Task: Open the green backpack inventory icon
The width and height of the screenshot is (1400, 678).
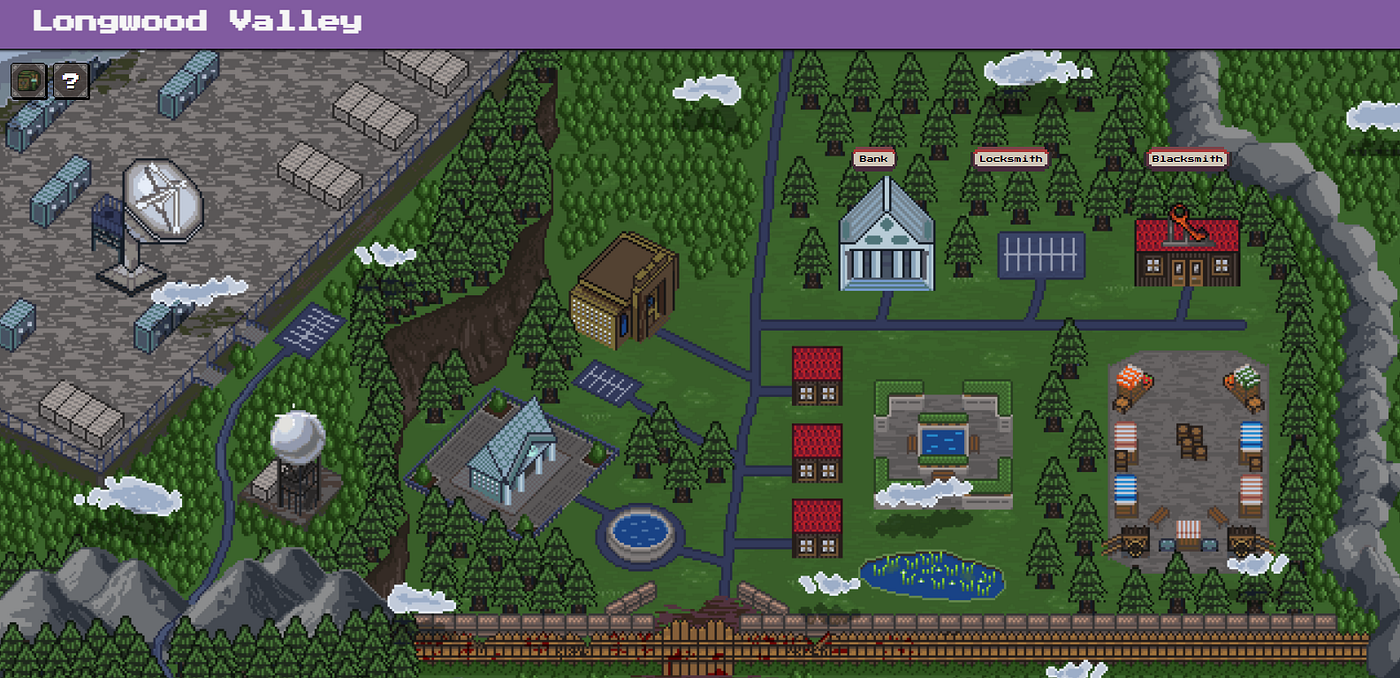Action: tap(27, 81)
